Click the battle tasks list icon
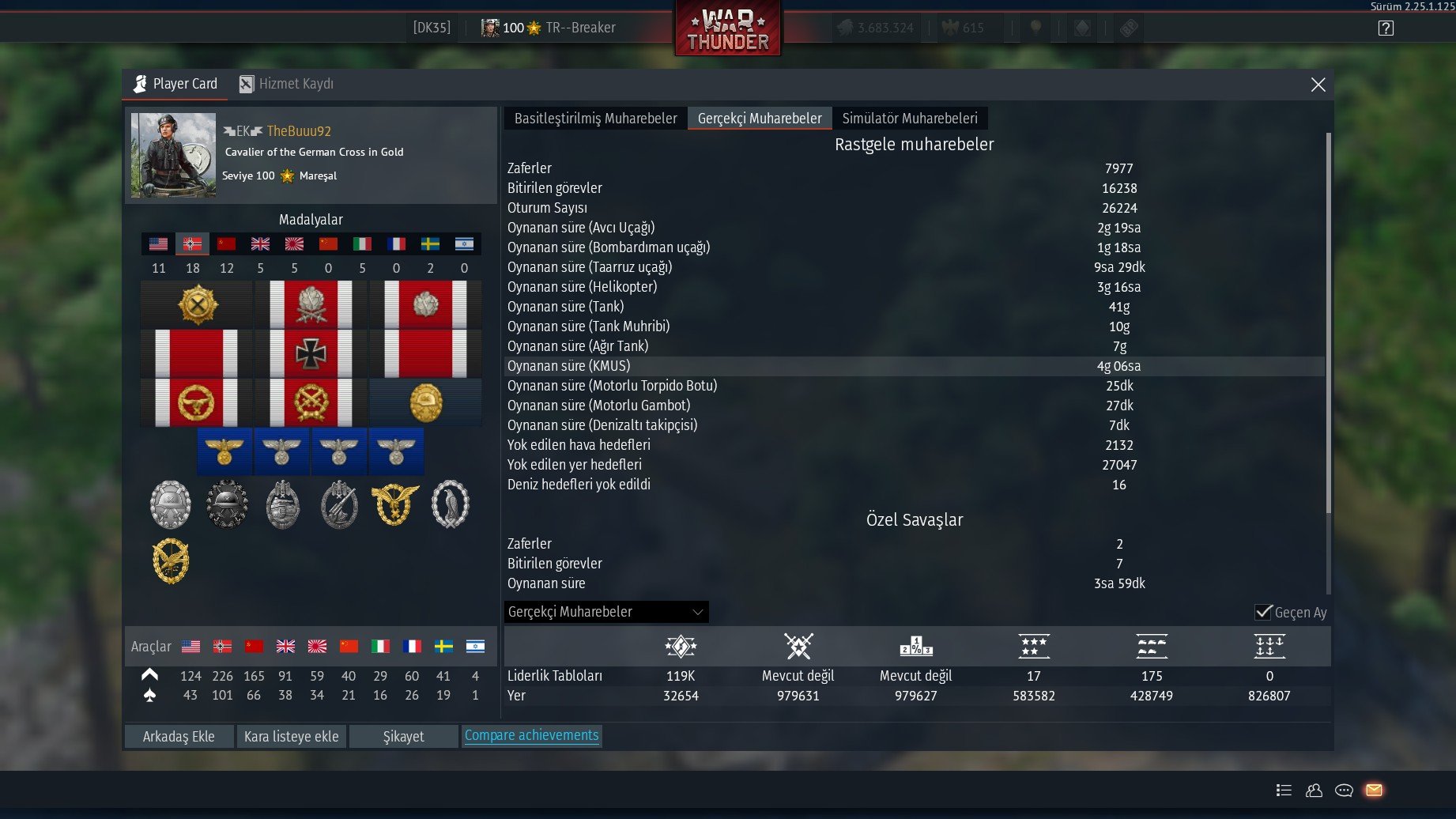Viewport: 1456px width, 819px height. pos(1284,790)
